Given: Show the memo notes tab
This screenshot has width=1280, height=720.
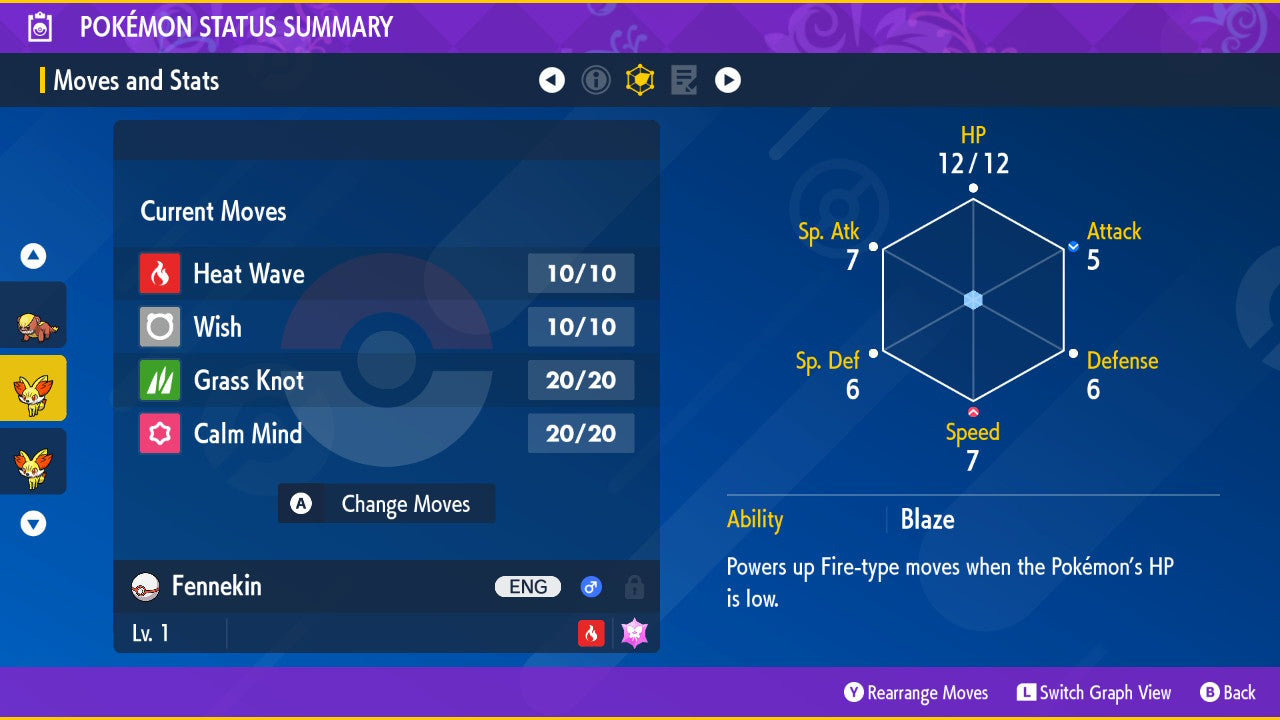Looking at the screenshot, I should tap(684, 80).
